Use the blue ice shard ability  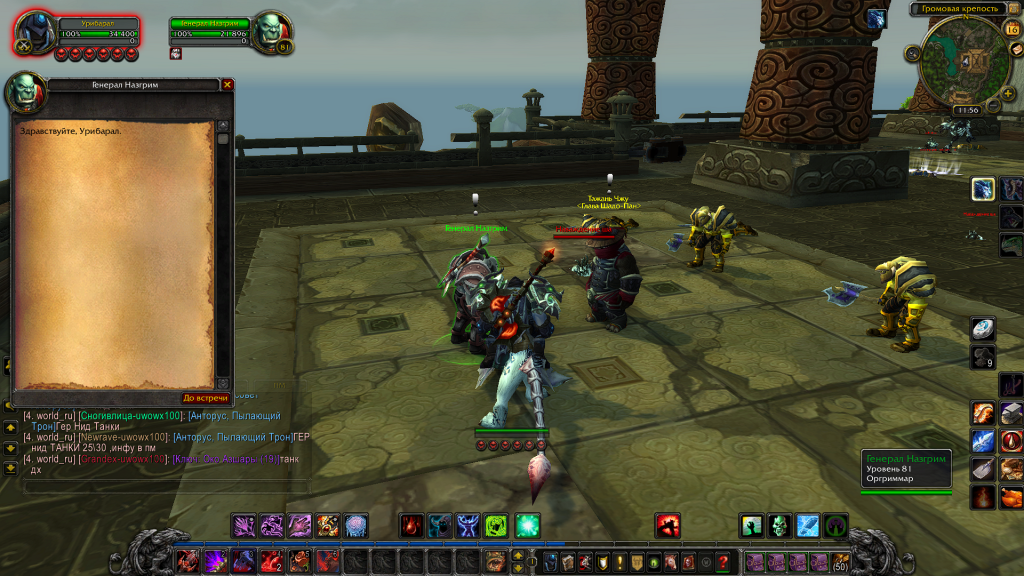click(807, 525)
